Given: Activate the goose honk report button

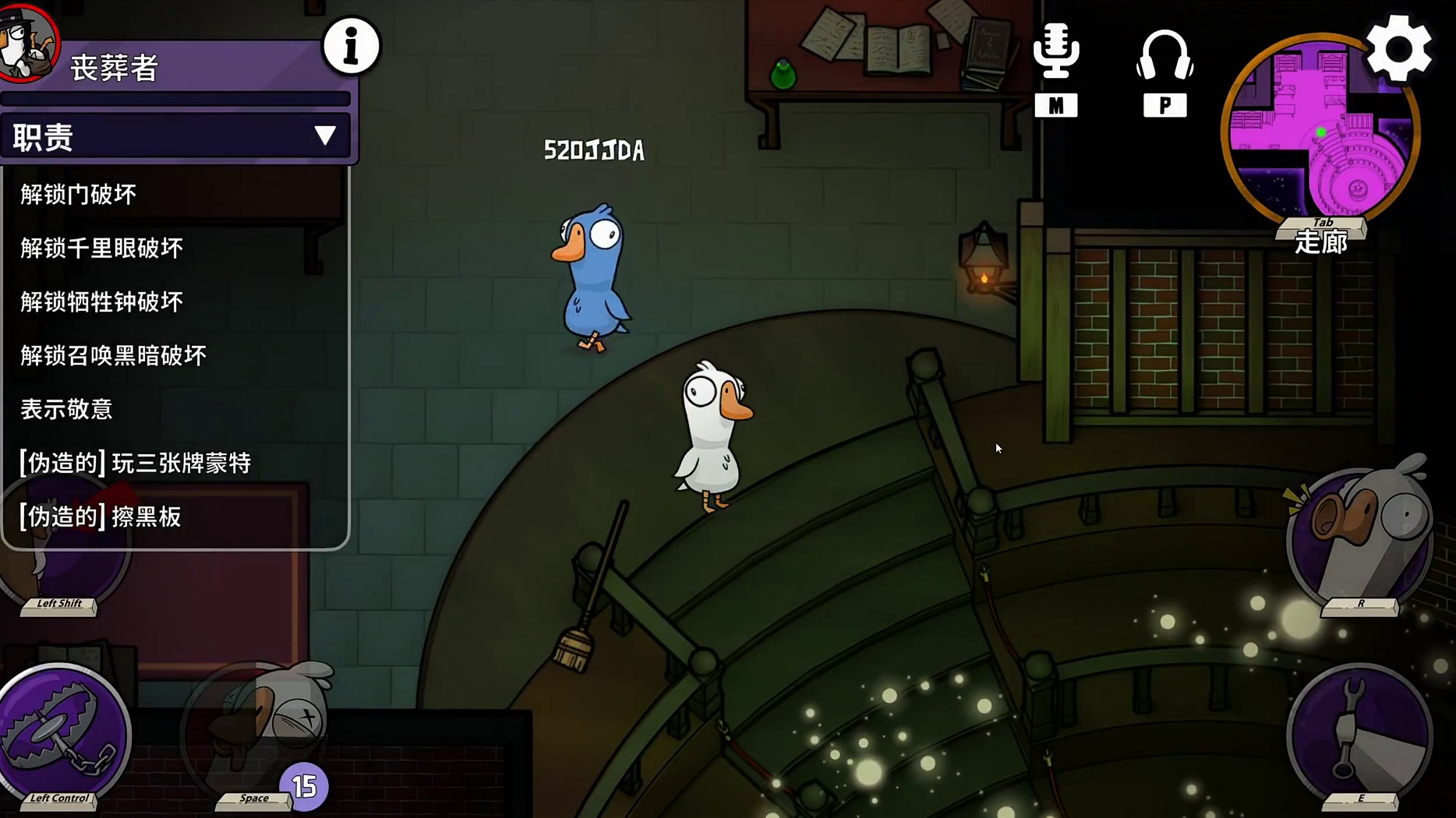Looking at the screenshot, I should pos(1359,538).
